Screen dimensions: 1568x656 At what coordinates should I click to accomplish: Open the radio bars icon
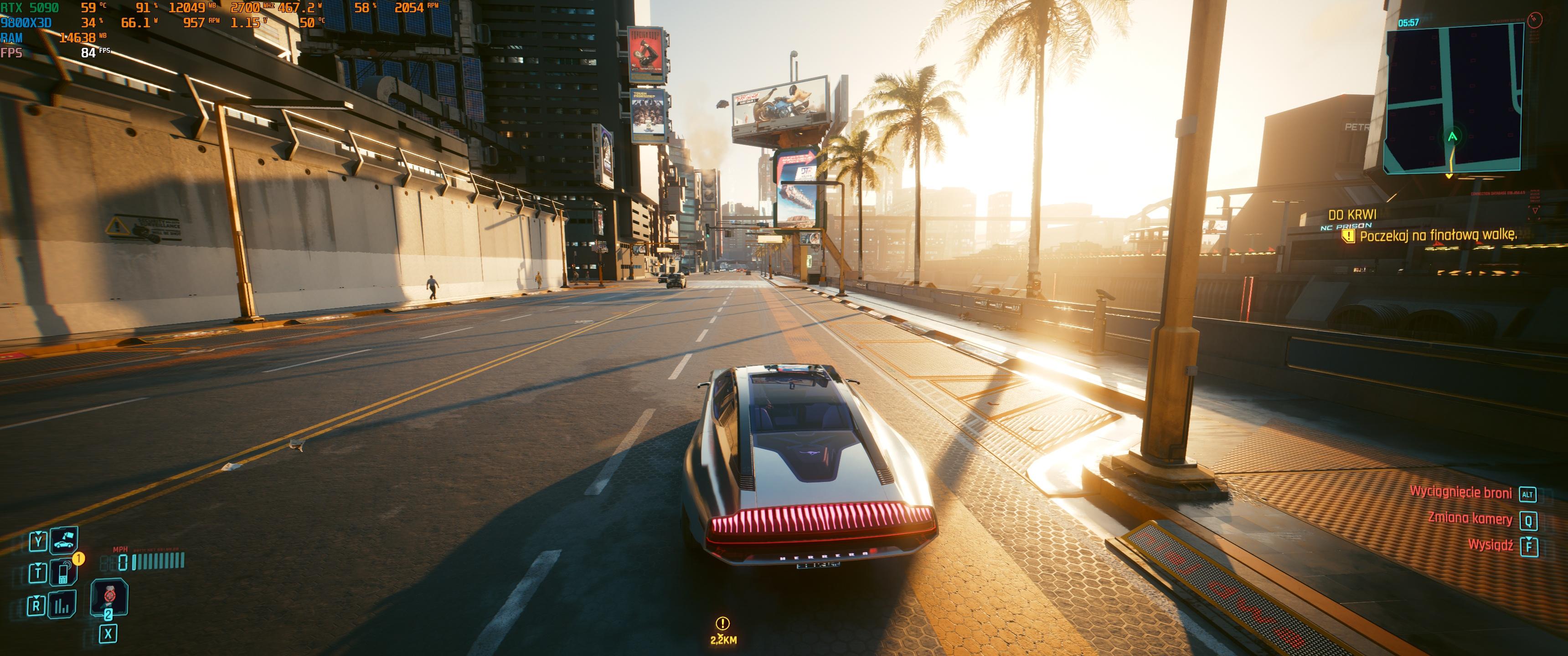click(x=62, y=605)
